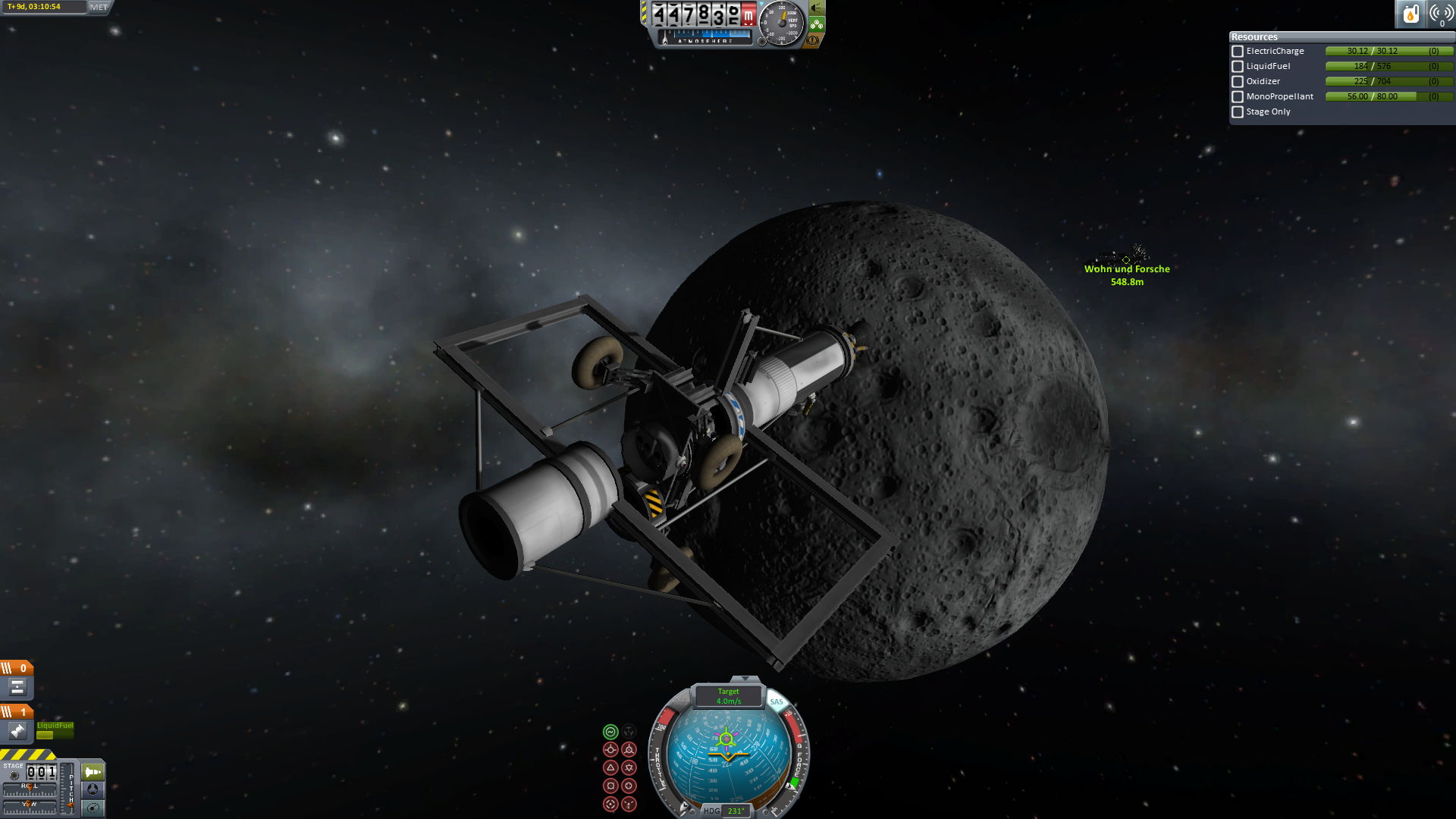Toggle the Oxidizer resource checkbox
The image size is (1456, 819).
(1238, 82)
